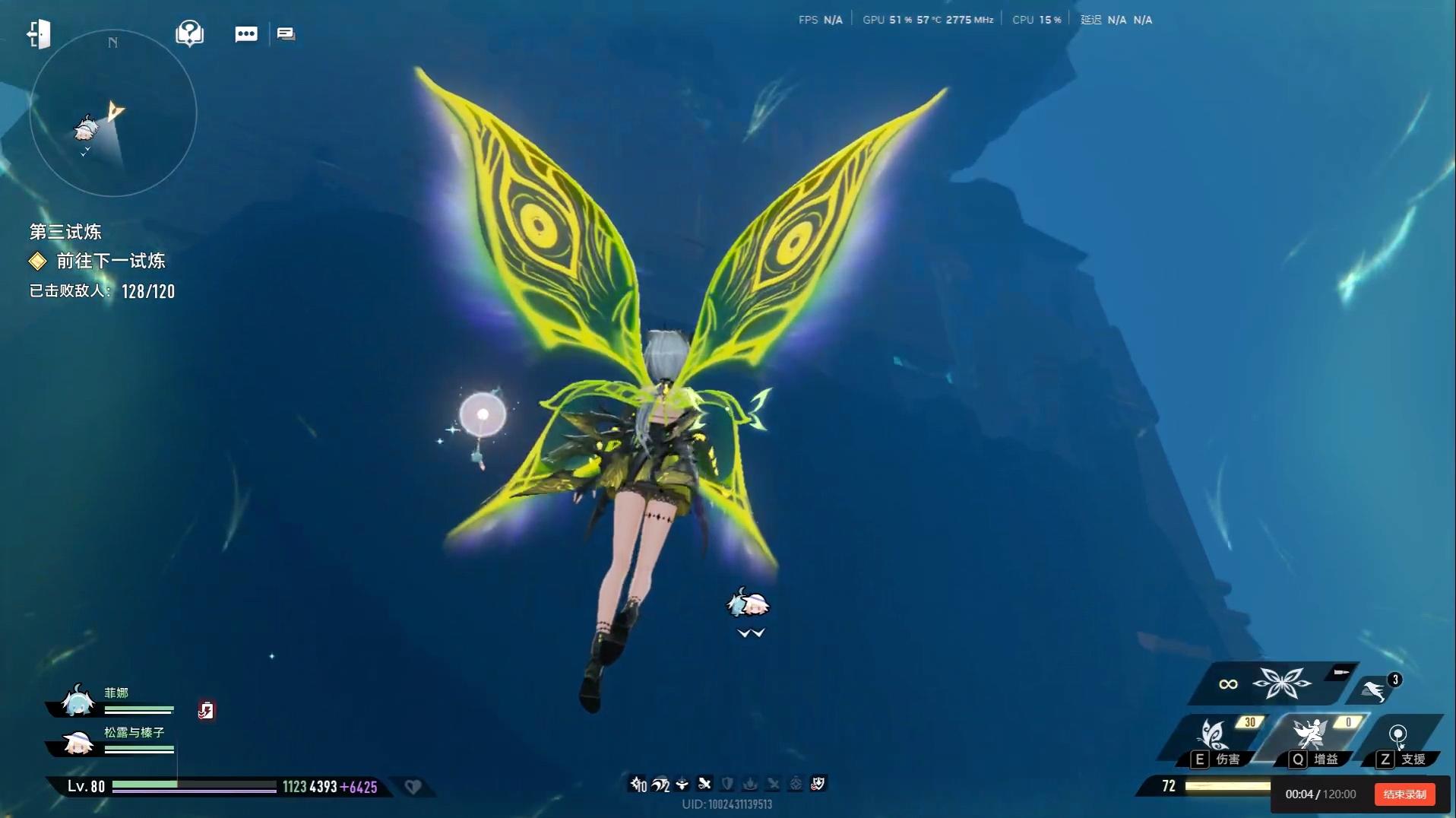
Task: Activate the 伤害 butterfly skill
Action: 1214,737
